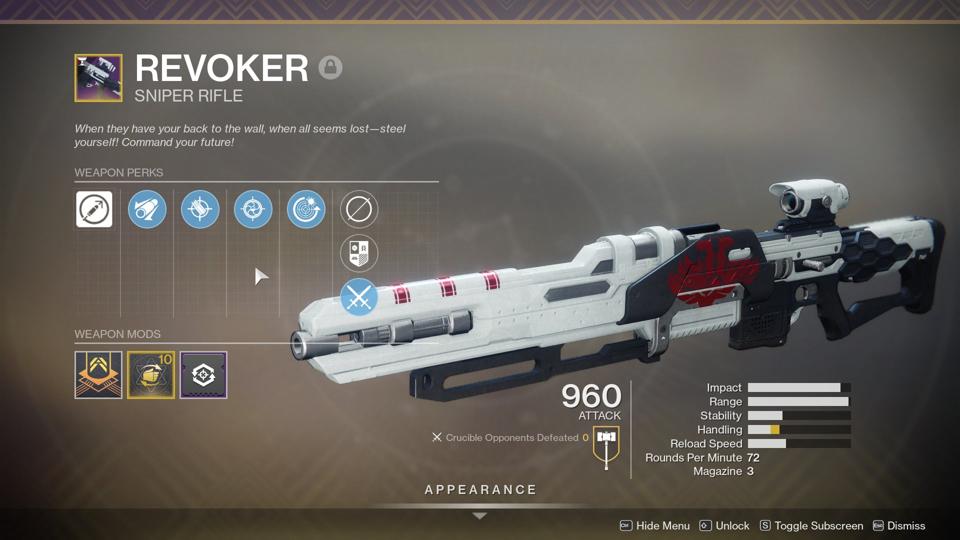The image size is (960, 540).
Task: Select the target-with-burst trait perk
Action: click(x=306, y=210)
